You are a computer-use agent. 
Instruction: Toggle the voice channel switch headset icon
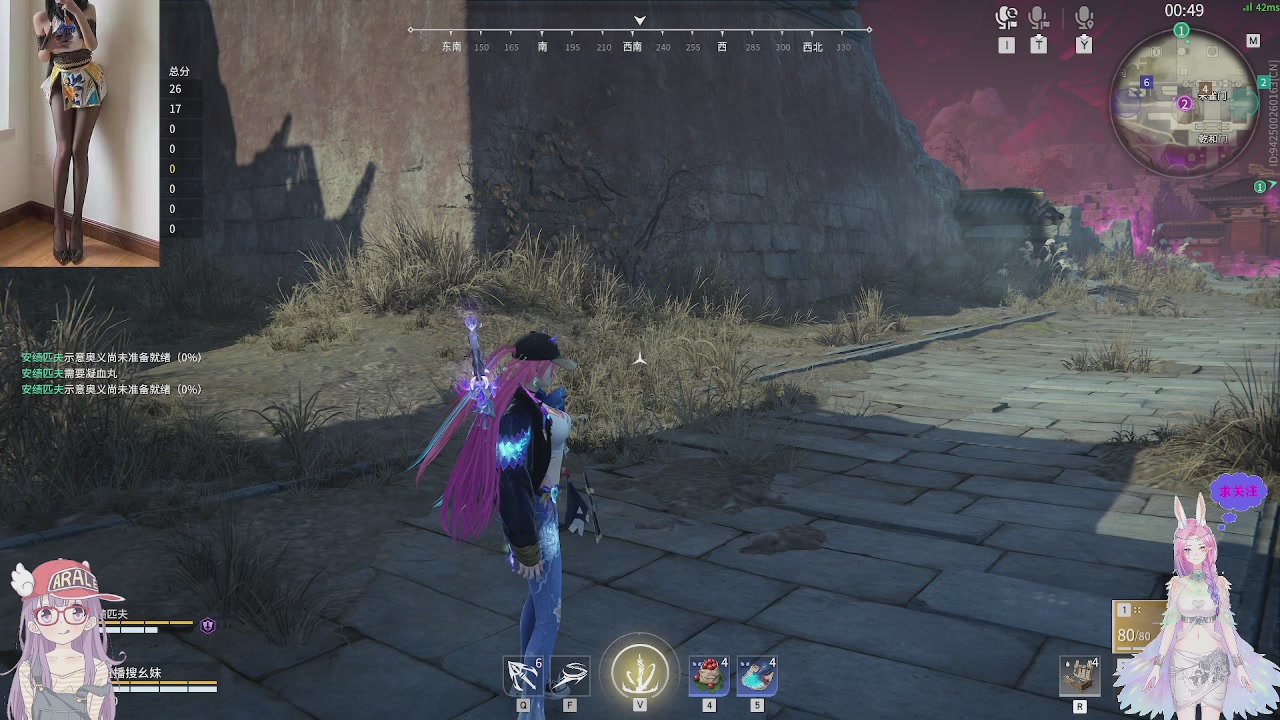pos(1006,19)
